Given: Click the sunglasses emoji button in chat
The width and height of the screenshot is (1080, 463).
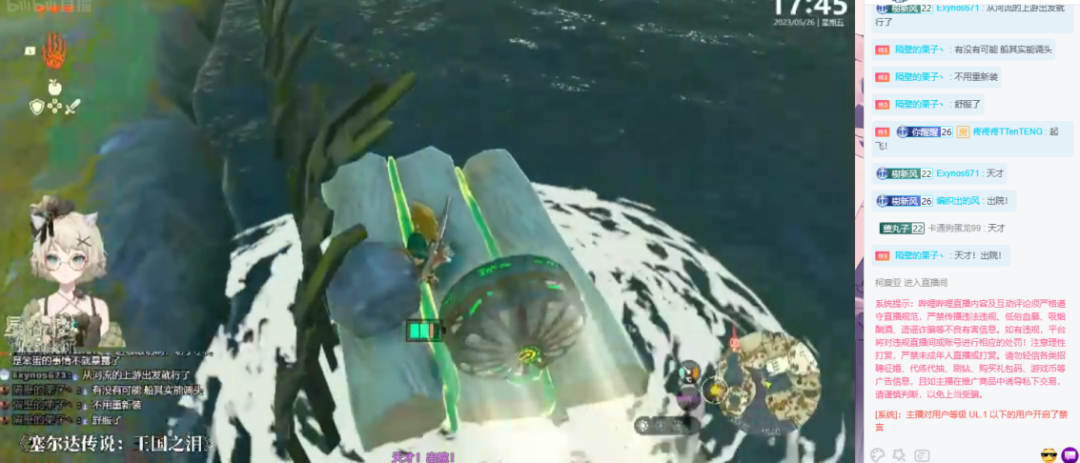Looking at the screenshot, I should [x=1048, y=455].
